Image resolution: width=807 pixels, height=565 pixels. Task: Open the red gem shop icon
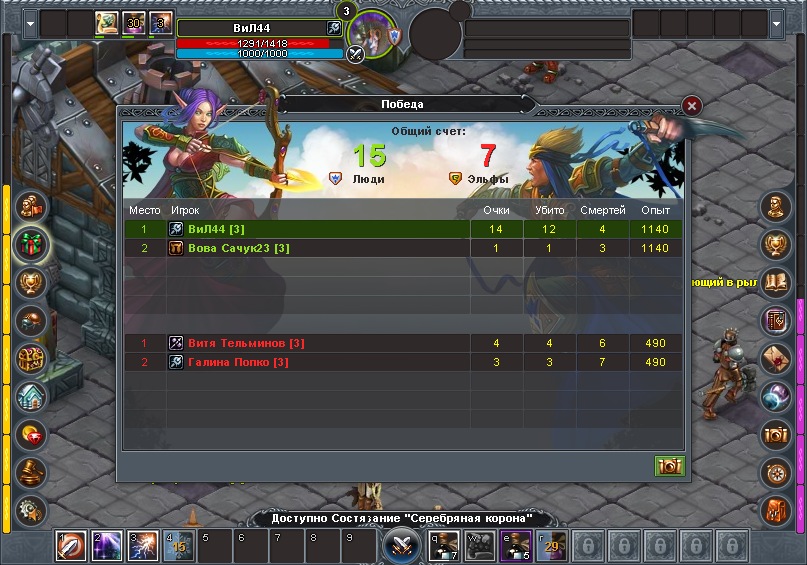click(x=31, y=434)
